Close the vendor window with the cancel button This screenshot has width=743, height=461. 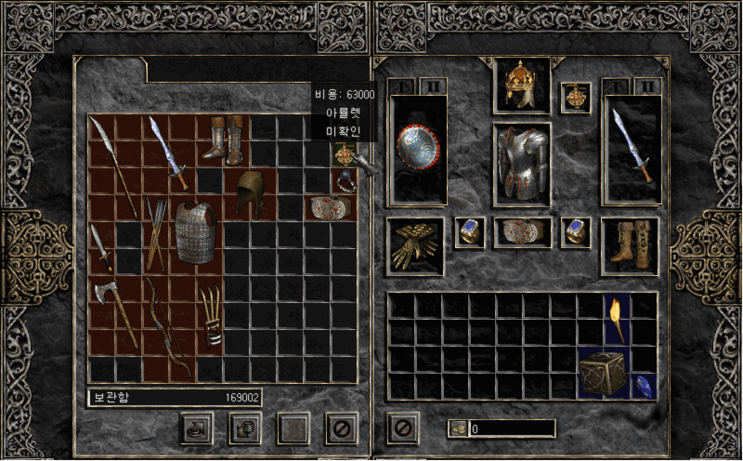pos(339,428)
